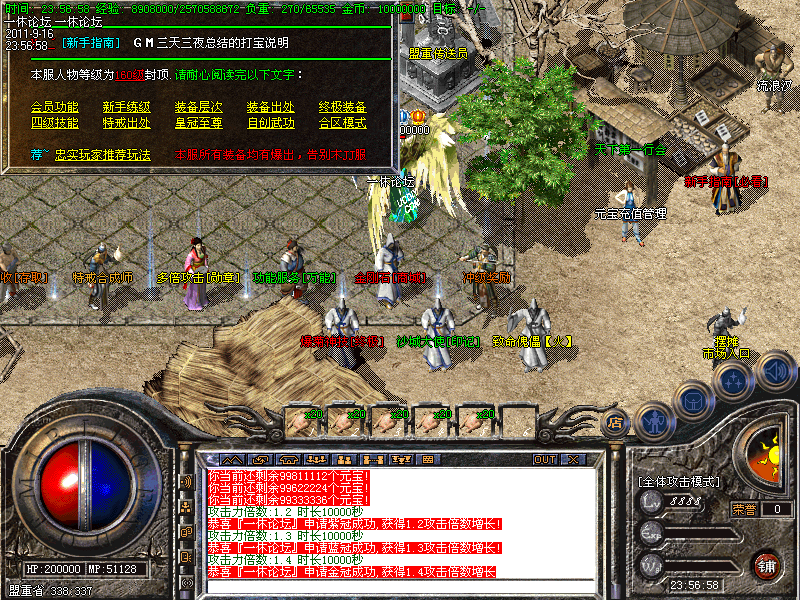
Task: Select the 特戒出处 link
Action: tap(126, 123)
